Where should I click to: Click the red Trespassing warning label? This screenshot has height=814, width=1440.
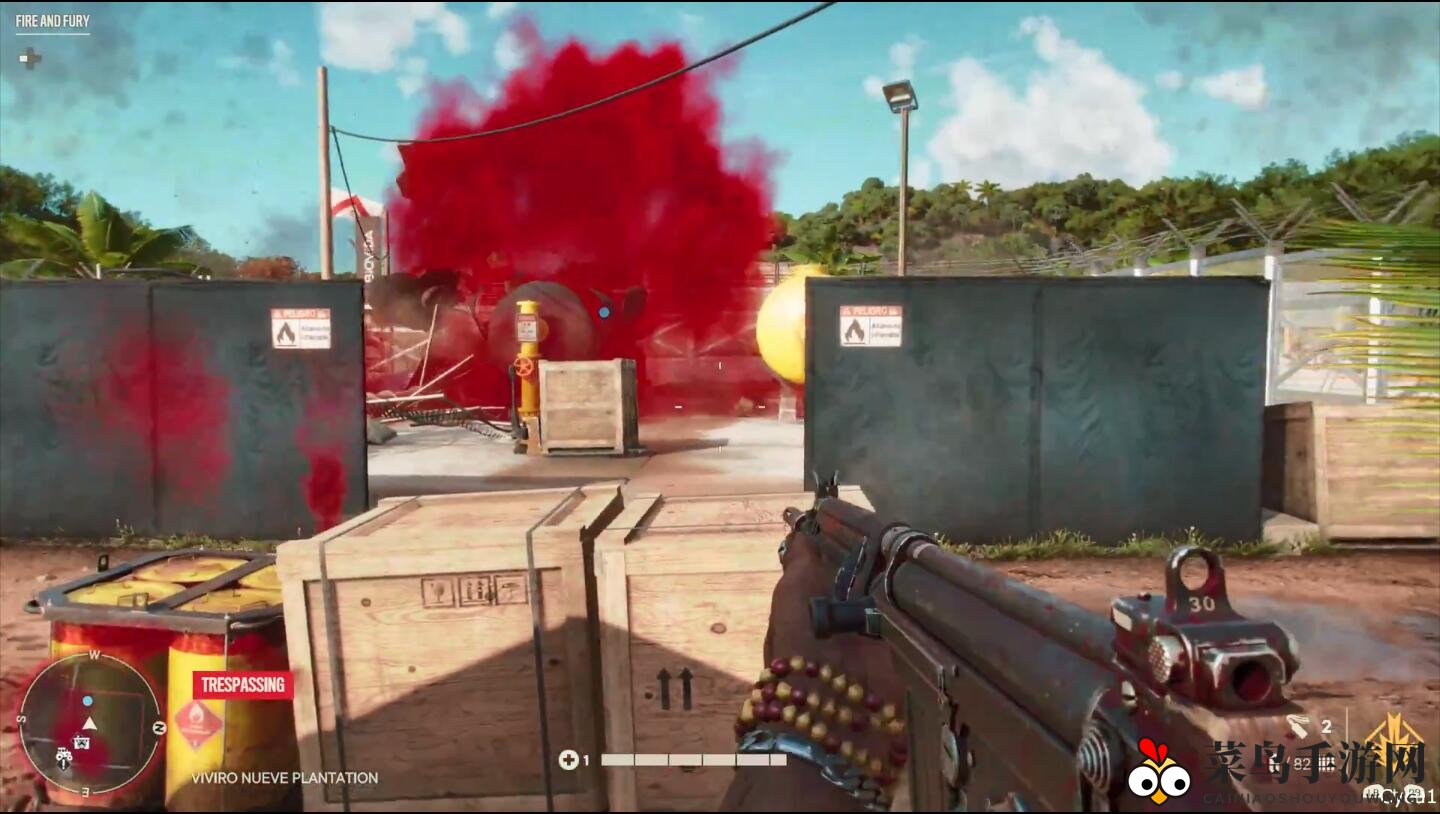[x=243, y=685]
